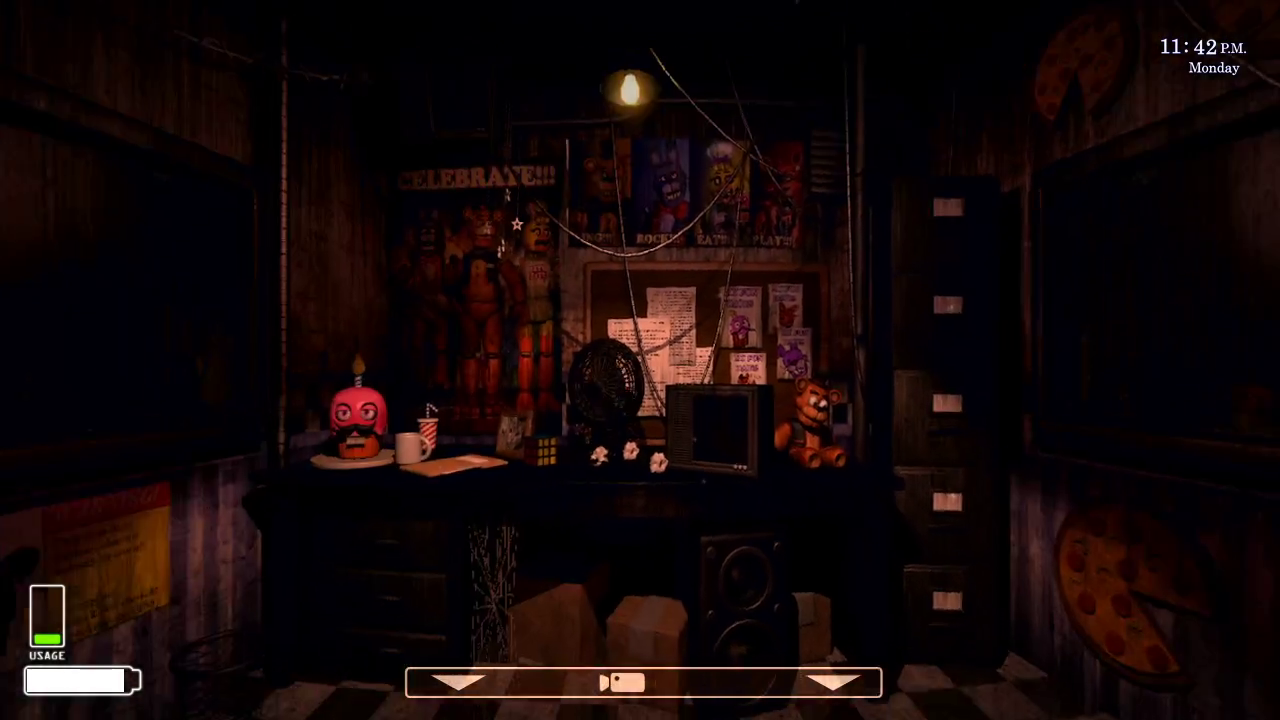
Task: Click the battery power indicator
Action: pos(80,680)
